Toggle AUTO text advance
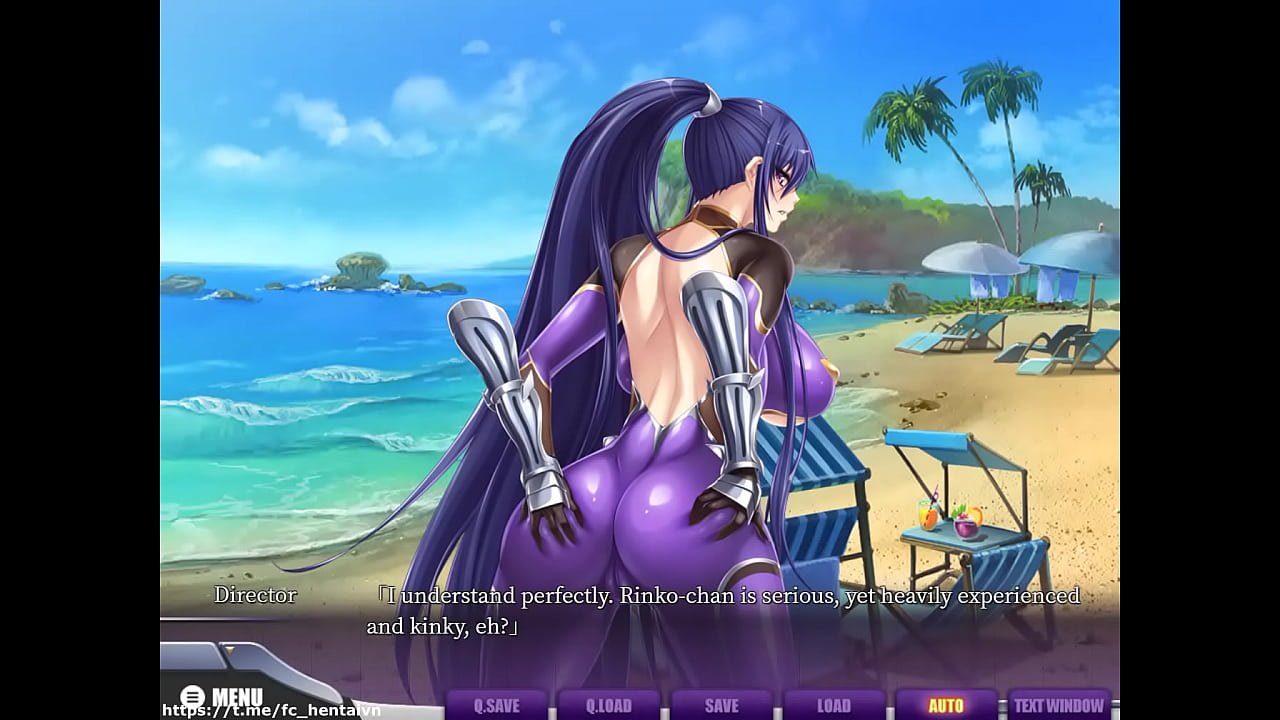This screenshot has width=1280, height=720. (x=946, y=705)
